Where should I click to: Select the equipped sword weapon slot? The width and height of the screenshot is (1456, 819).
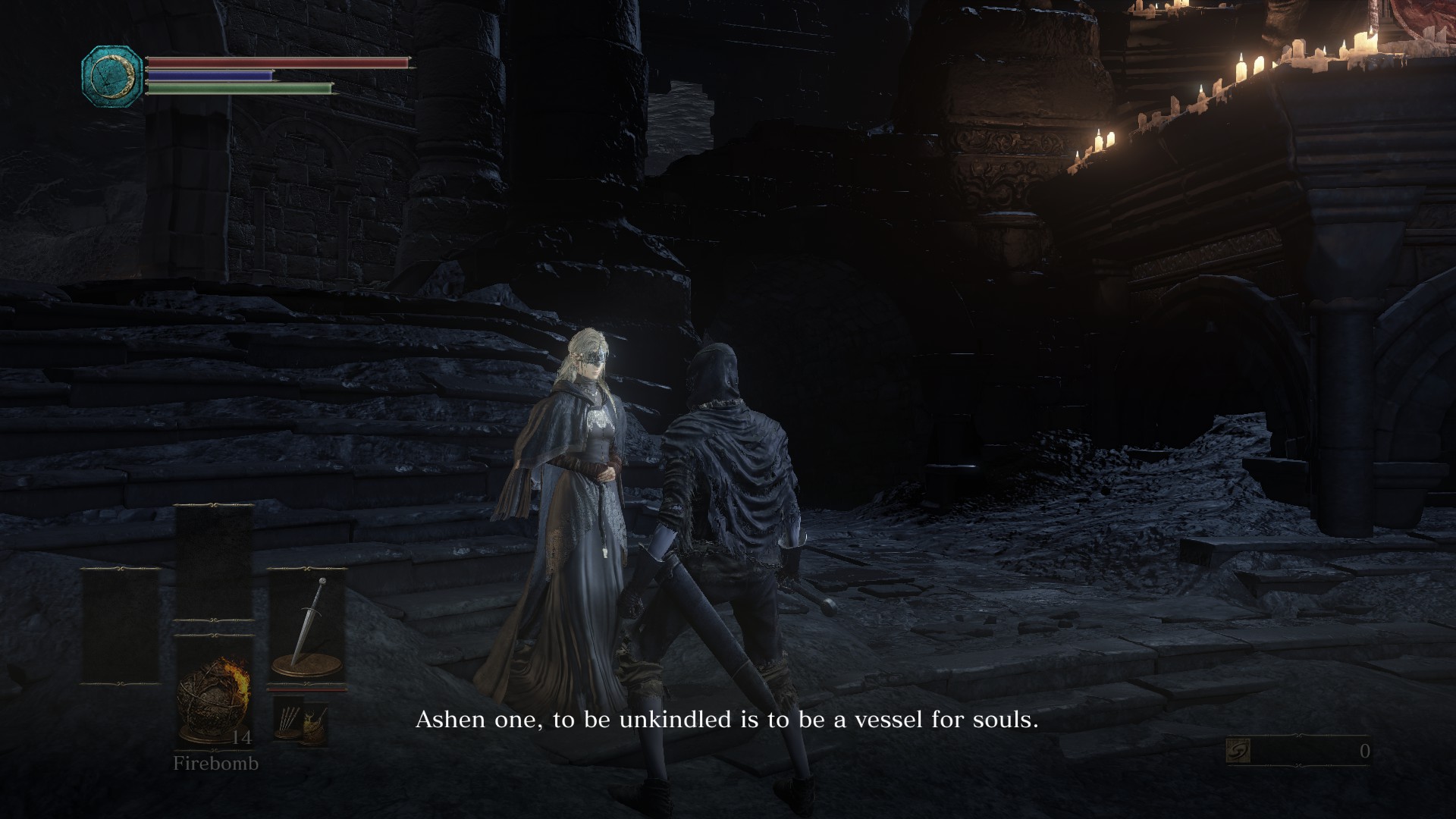307,628
